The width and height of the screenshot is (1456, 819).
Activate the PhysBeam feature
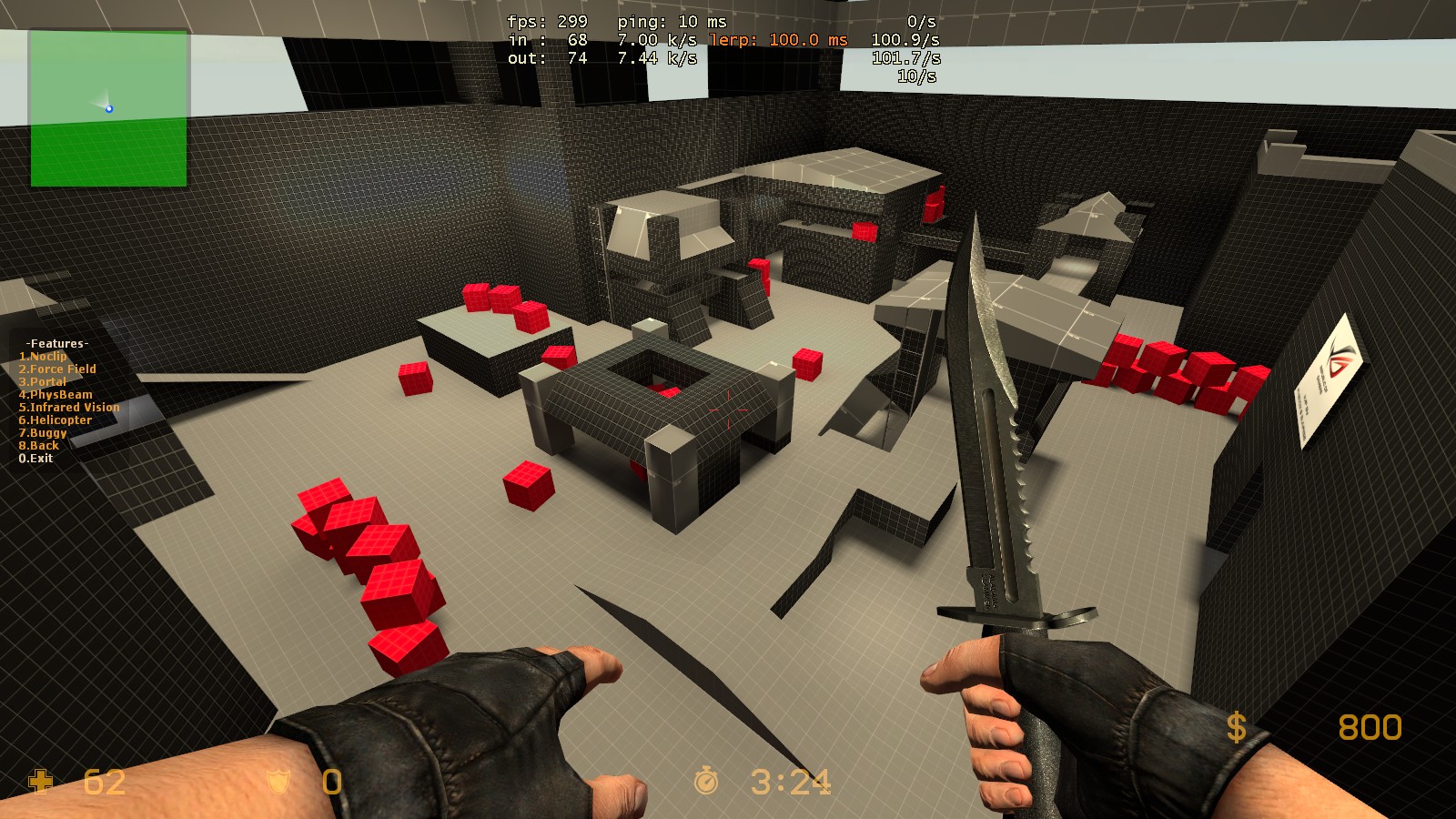pyautogui.click(x=55, y=394)
